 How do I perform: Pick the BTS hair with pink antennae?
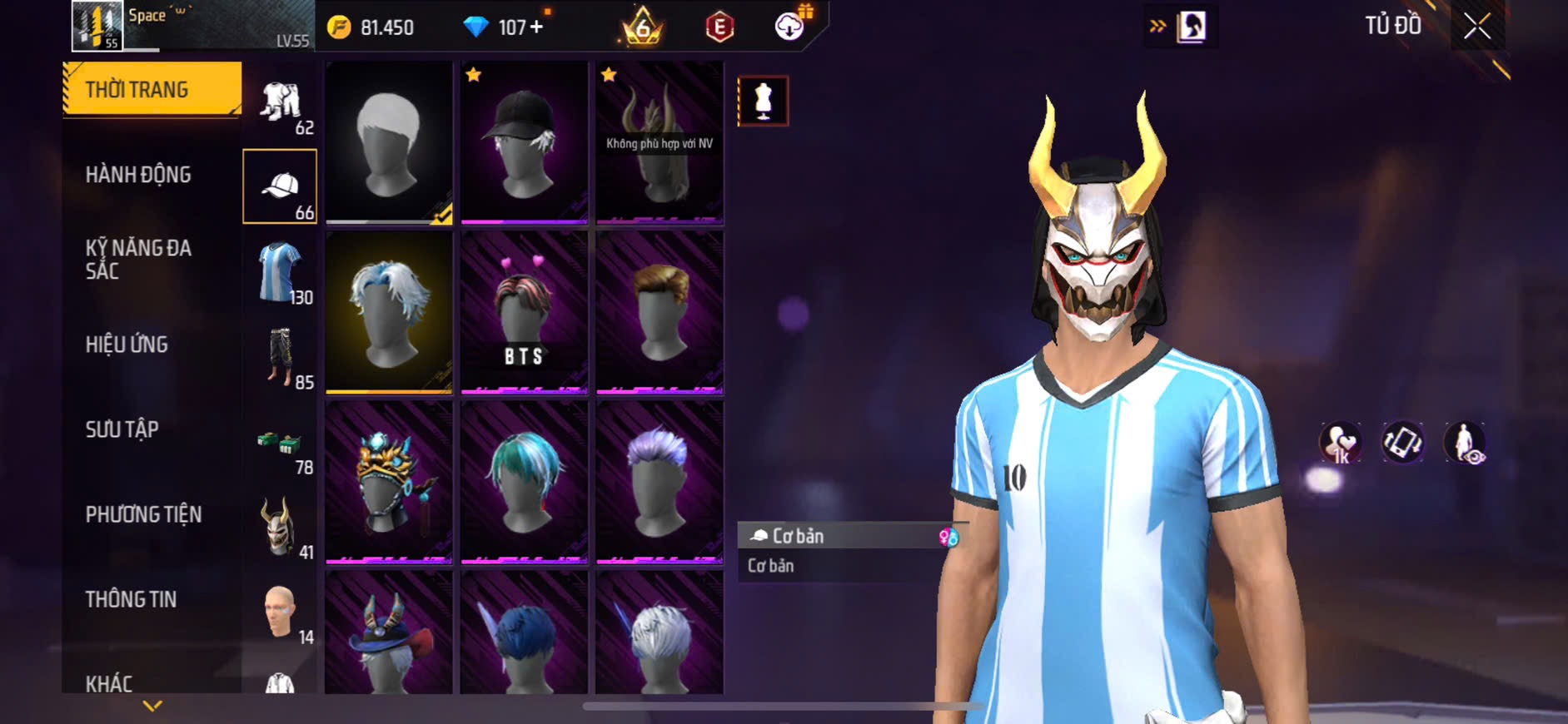[x=524, y=312]
